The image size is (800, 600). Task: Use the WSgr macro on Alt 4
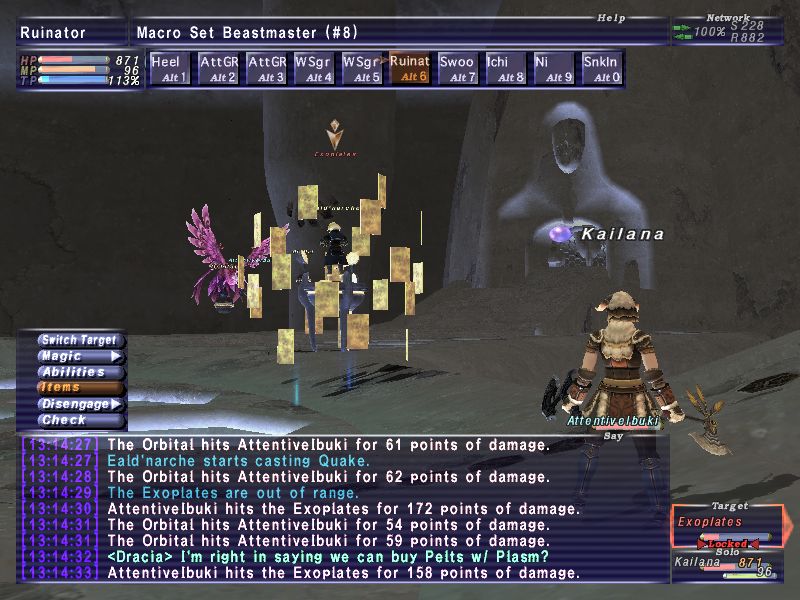tap(314, 68)
